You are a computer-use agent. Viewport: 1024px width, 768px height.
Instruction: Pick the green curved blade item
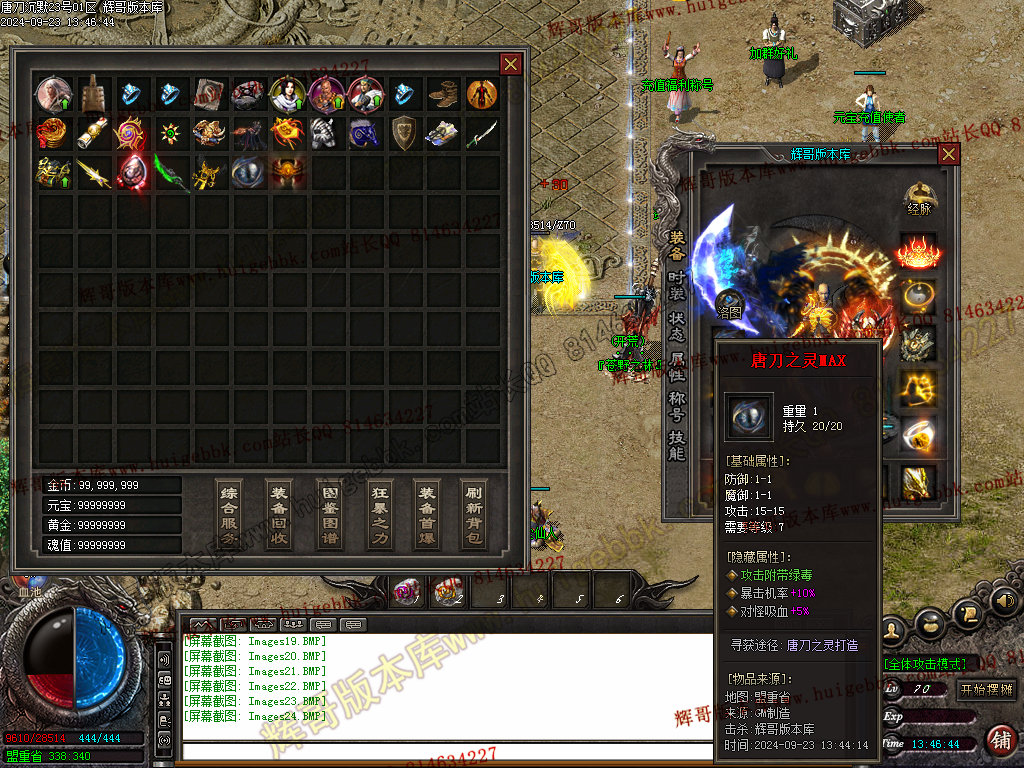(170, 171)
